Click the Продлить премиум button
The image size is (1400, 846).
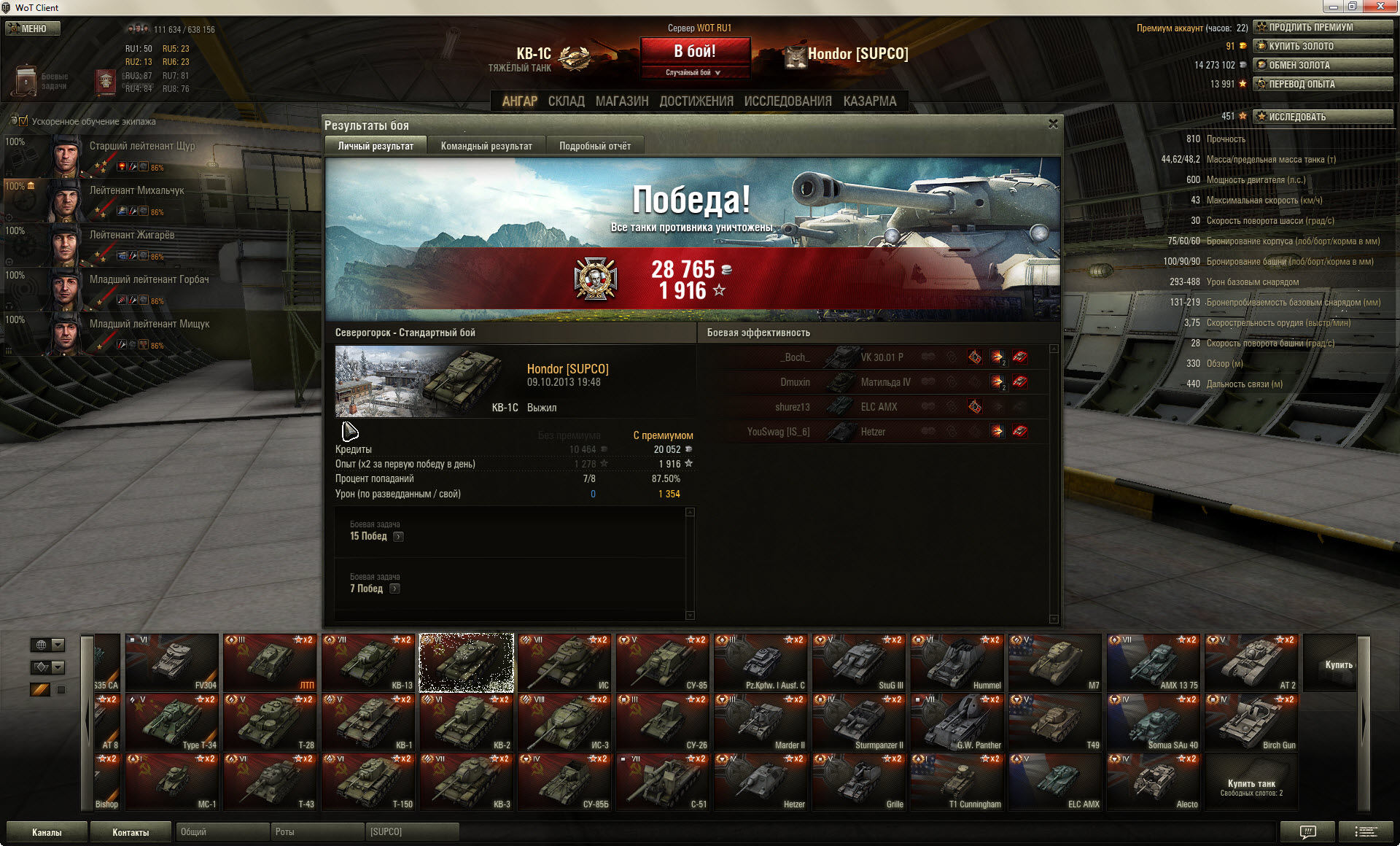click(1323, 27)
